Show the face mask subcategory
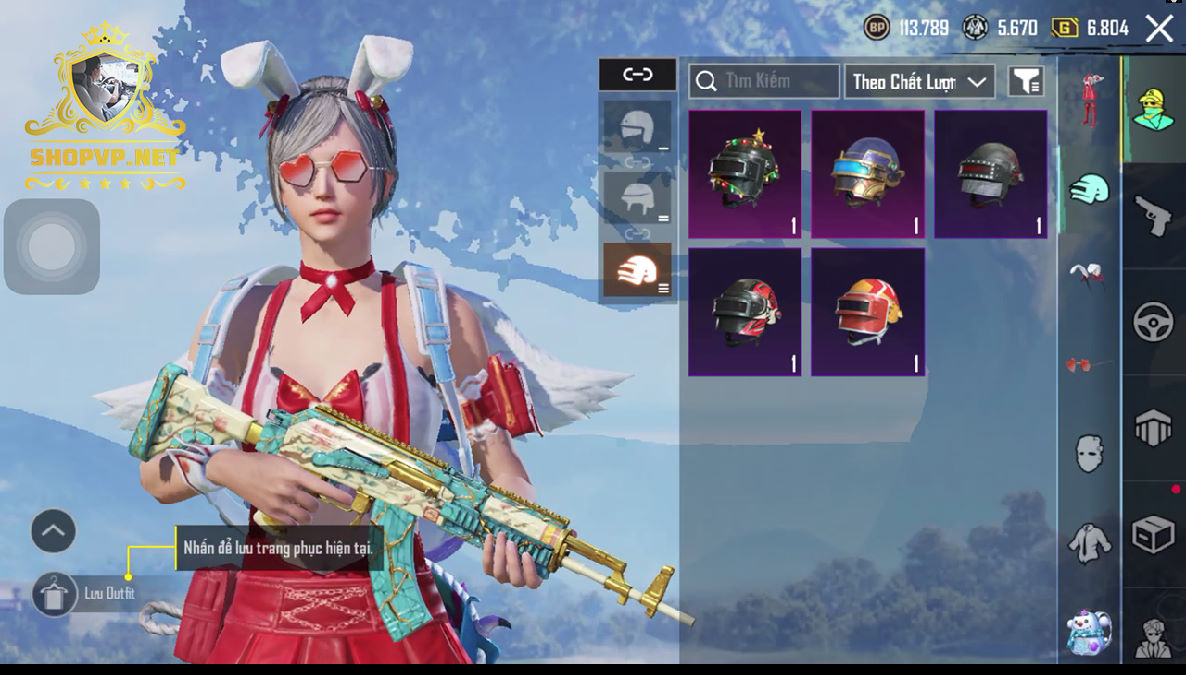 [1089, 453]
